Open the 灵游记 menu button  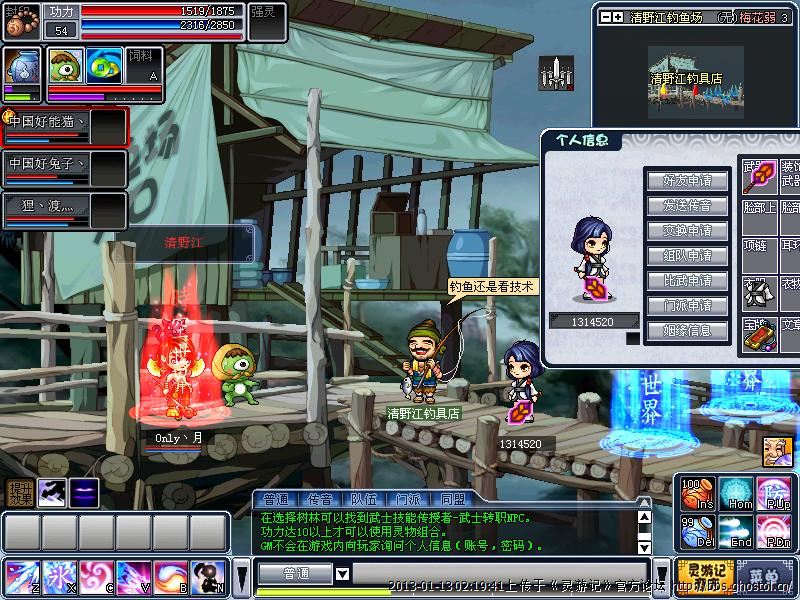pos(704,576)
